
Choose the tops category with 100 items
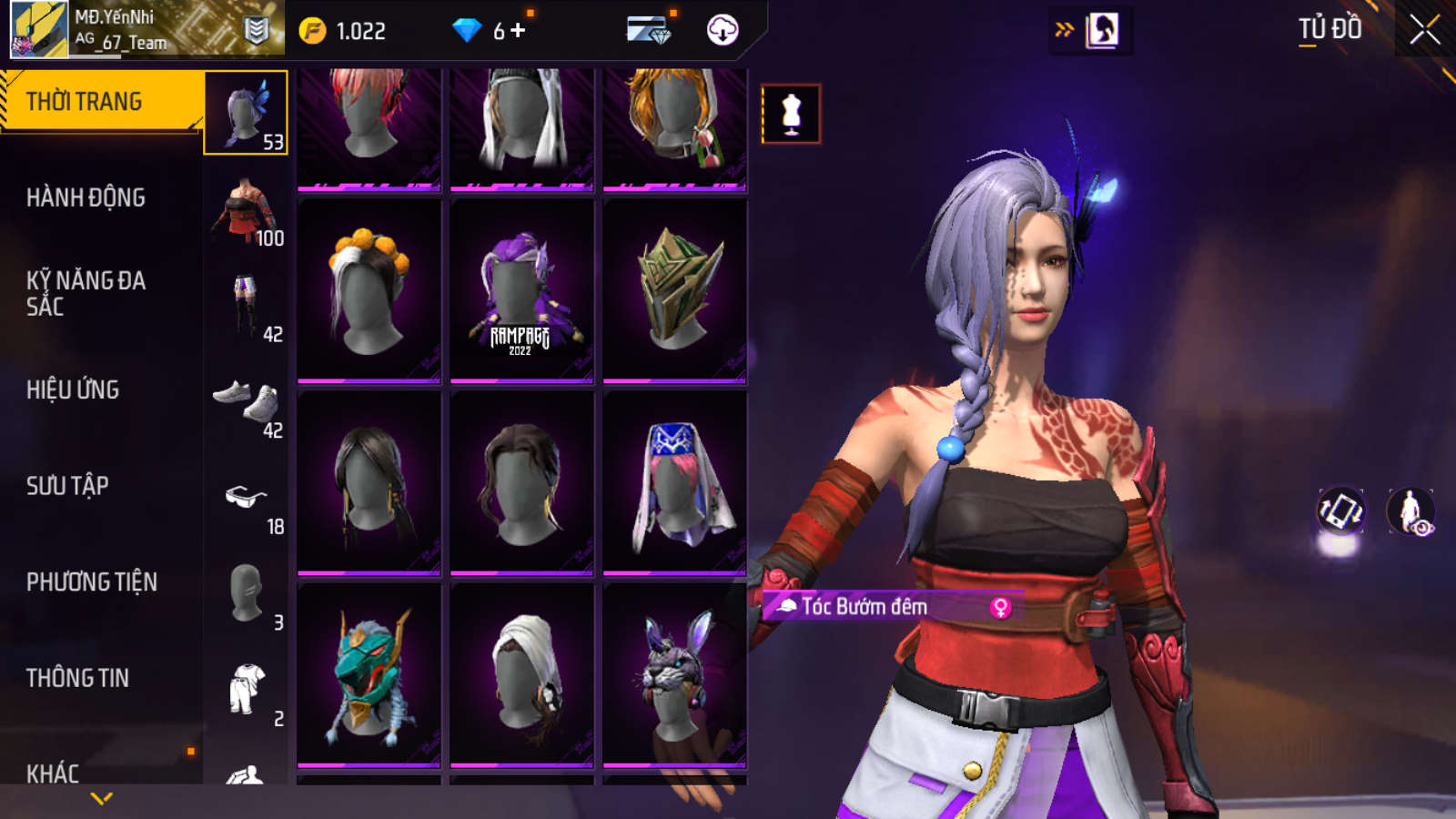coord(246,211)
